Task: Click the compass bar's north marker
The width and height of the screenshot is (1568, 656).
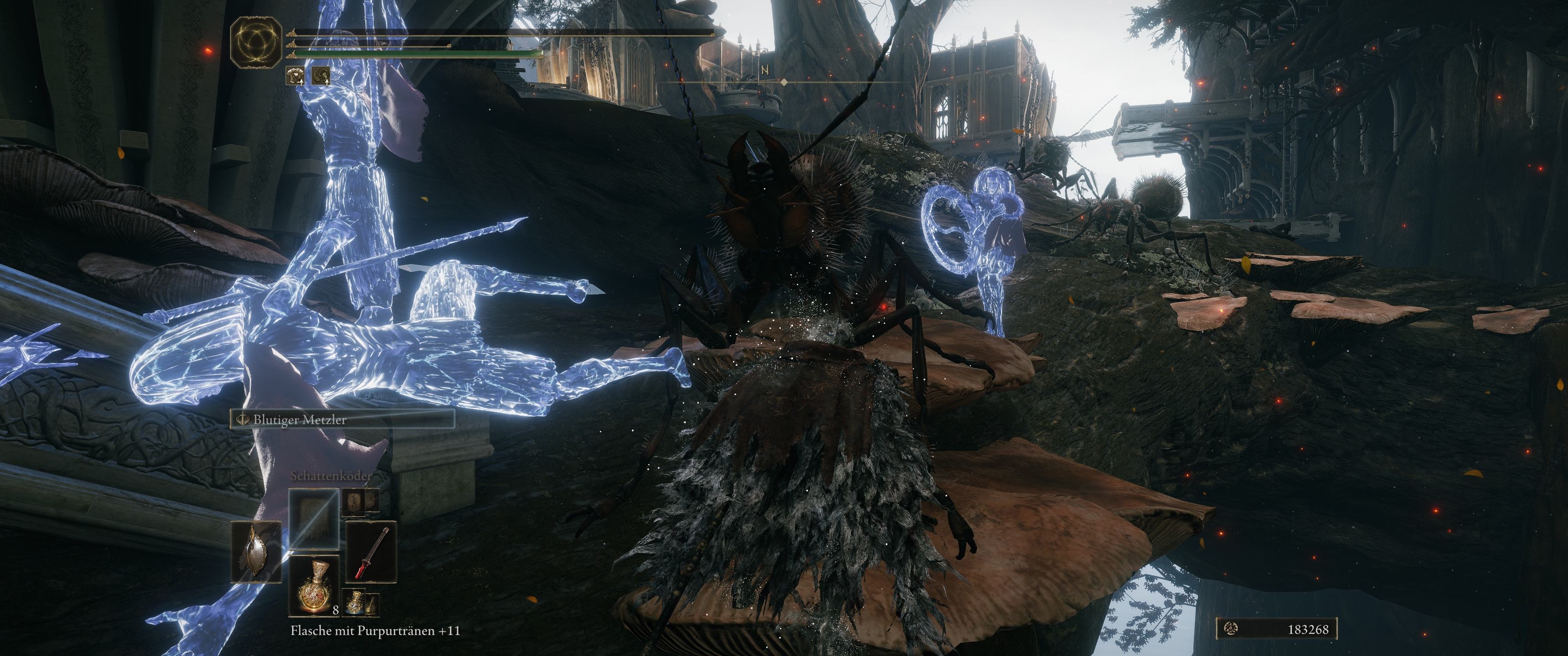Action: [x=765, y=71]
